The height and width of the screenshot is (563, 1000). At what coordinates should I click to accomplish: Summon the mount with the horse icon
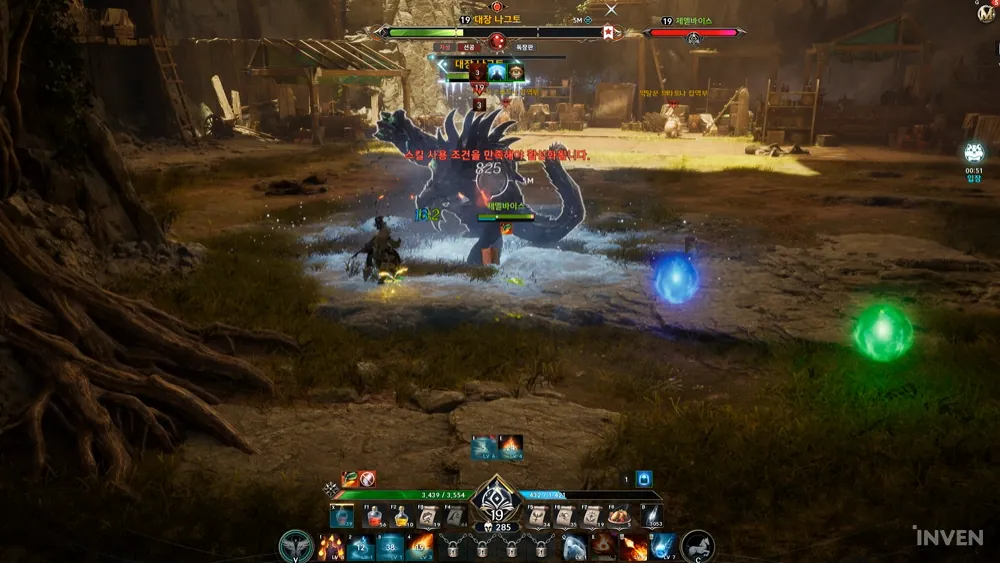tap(697, 546)
